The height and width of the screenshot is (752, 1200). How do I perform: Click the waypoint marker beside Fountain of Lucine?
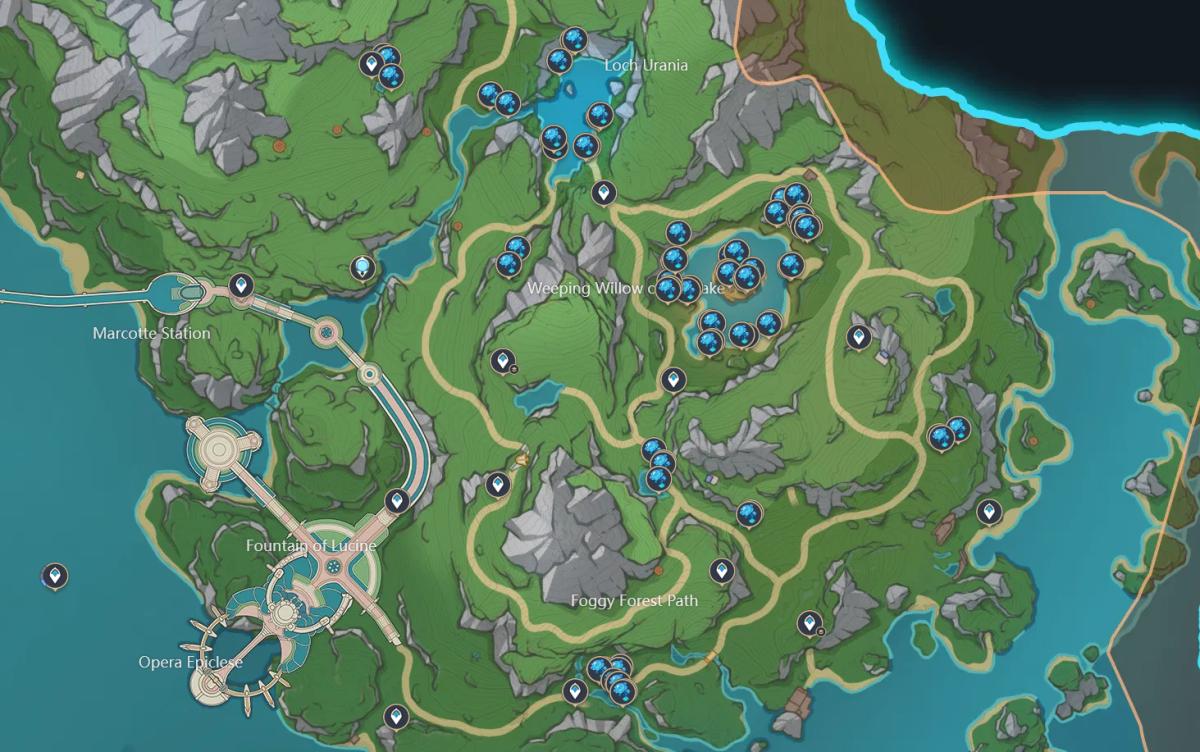tap(397, 500)
